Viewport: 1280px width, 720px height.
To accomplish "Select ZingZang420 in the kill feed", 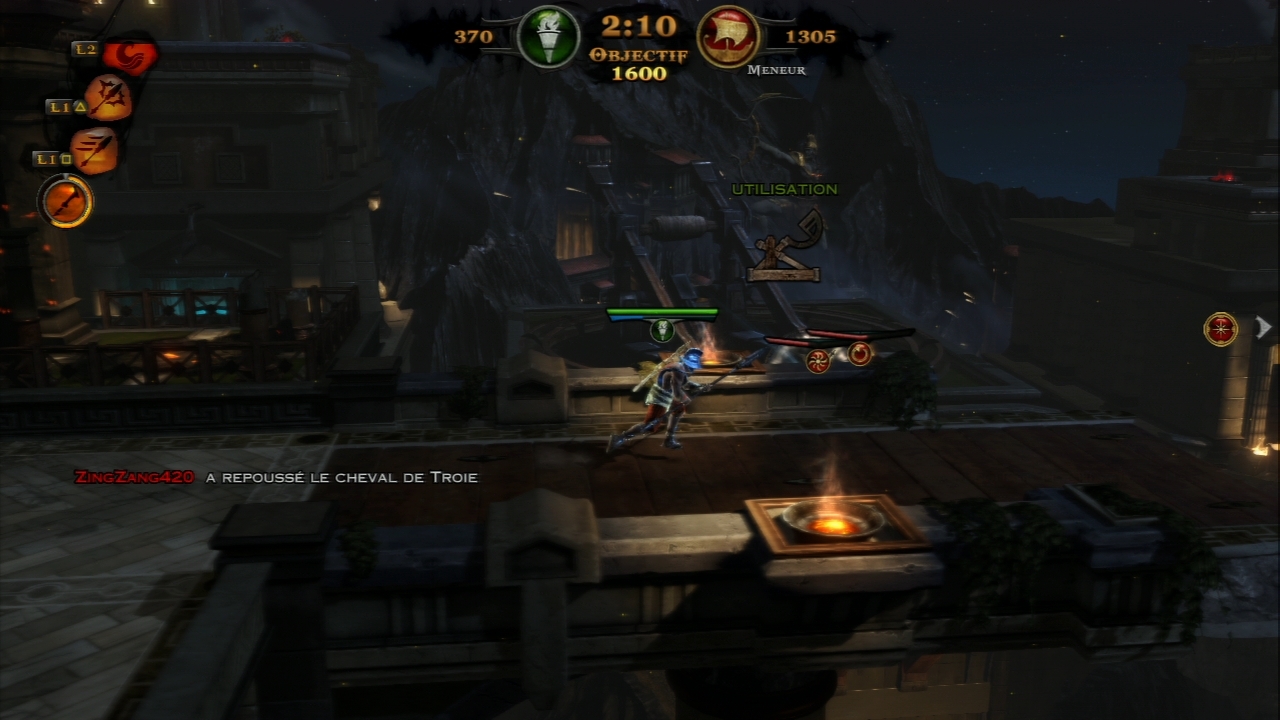I will click(134, 477).
